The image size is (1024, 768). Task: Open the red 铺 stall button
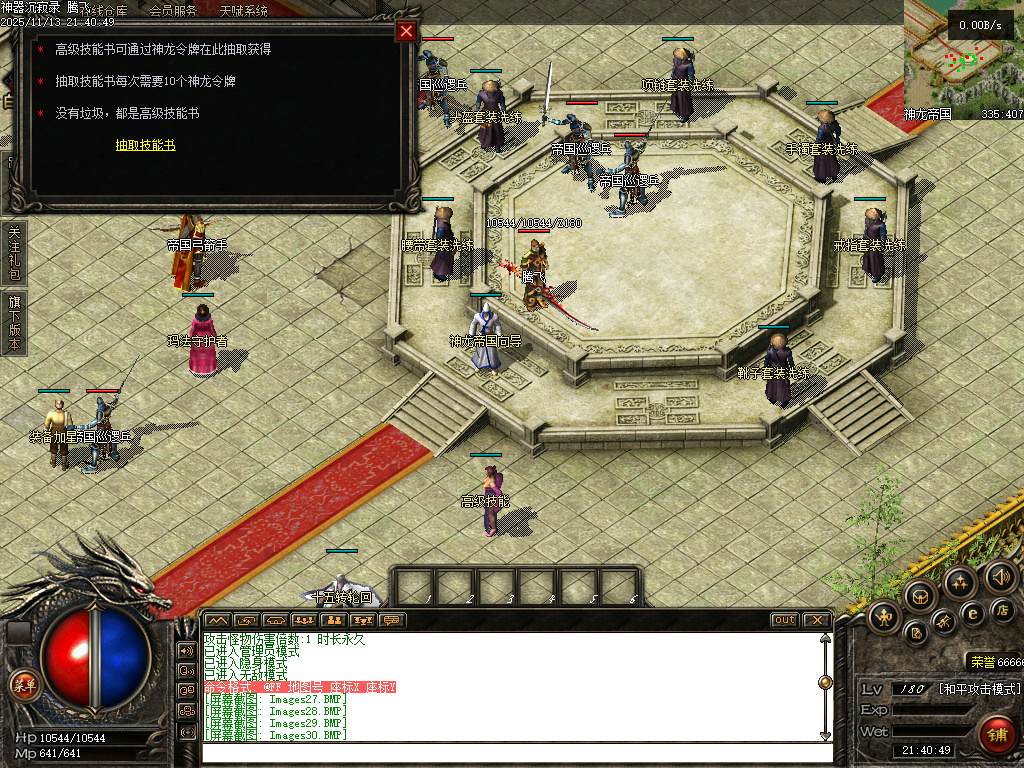[x=996, y=735]
